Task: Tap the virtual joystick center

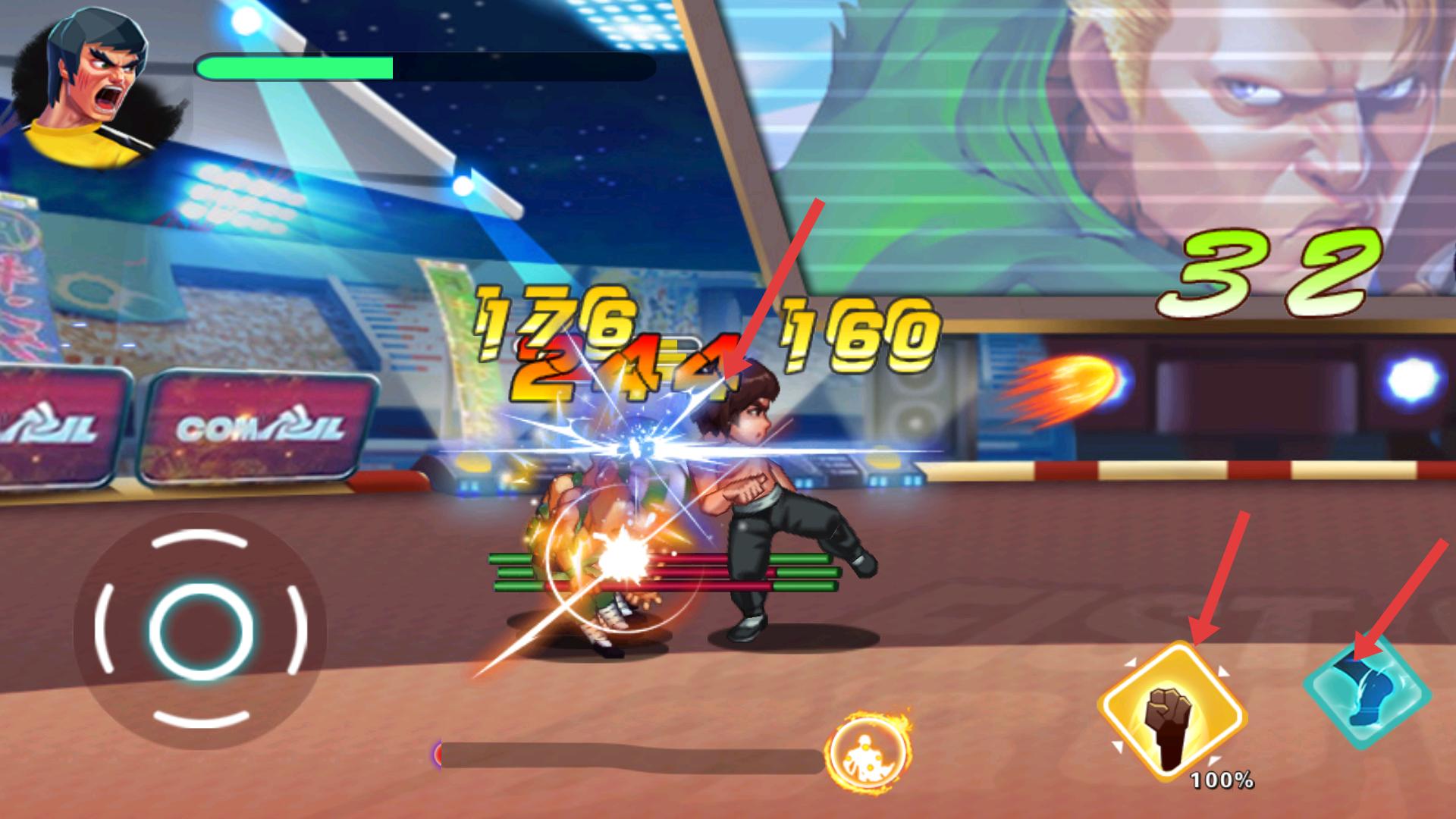Action: tap(201, 629)
